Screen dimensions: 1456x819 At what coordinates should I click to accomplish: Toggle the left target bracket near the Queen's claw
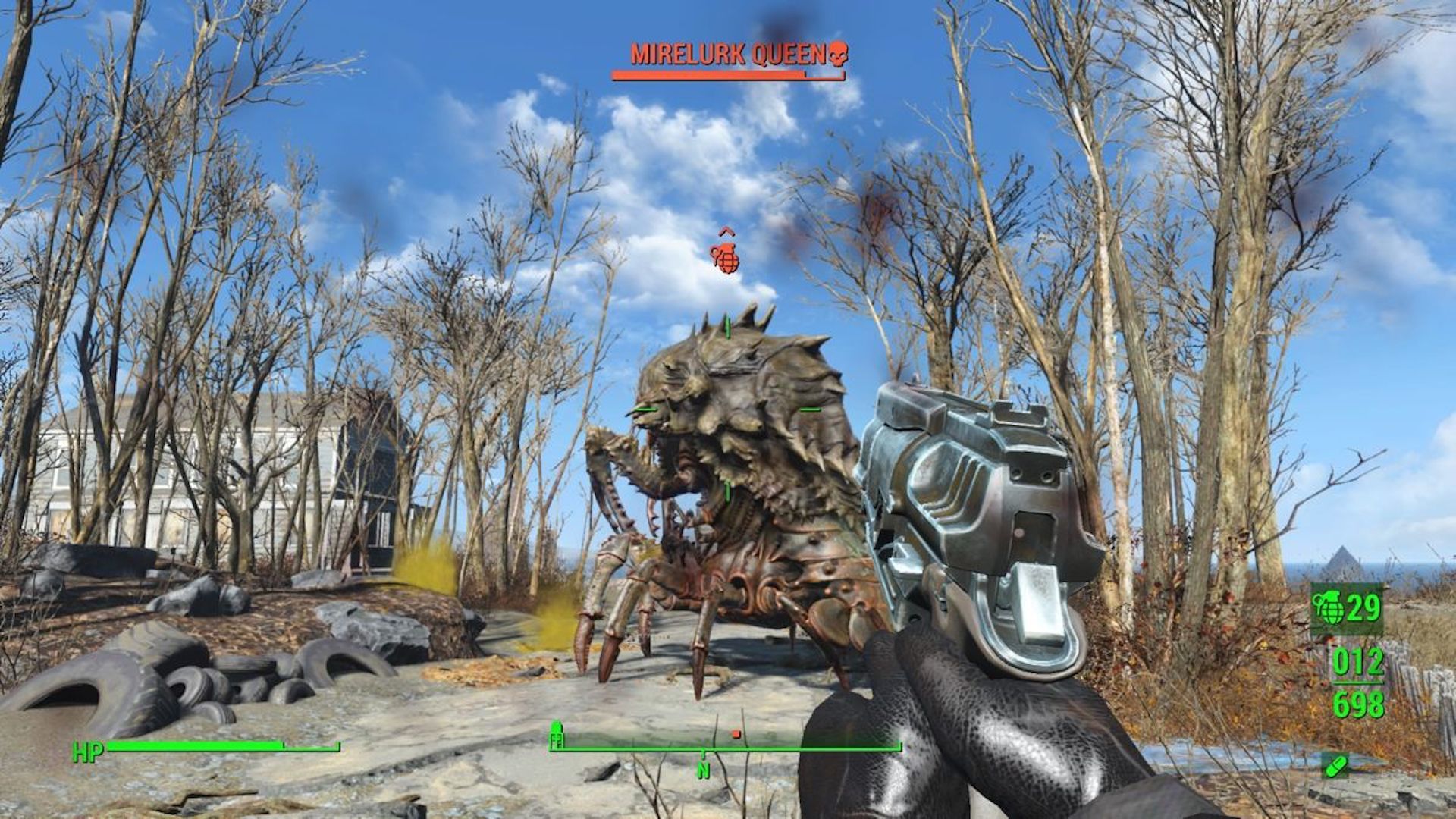point(646,409)
